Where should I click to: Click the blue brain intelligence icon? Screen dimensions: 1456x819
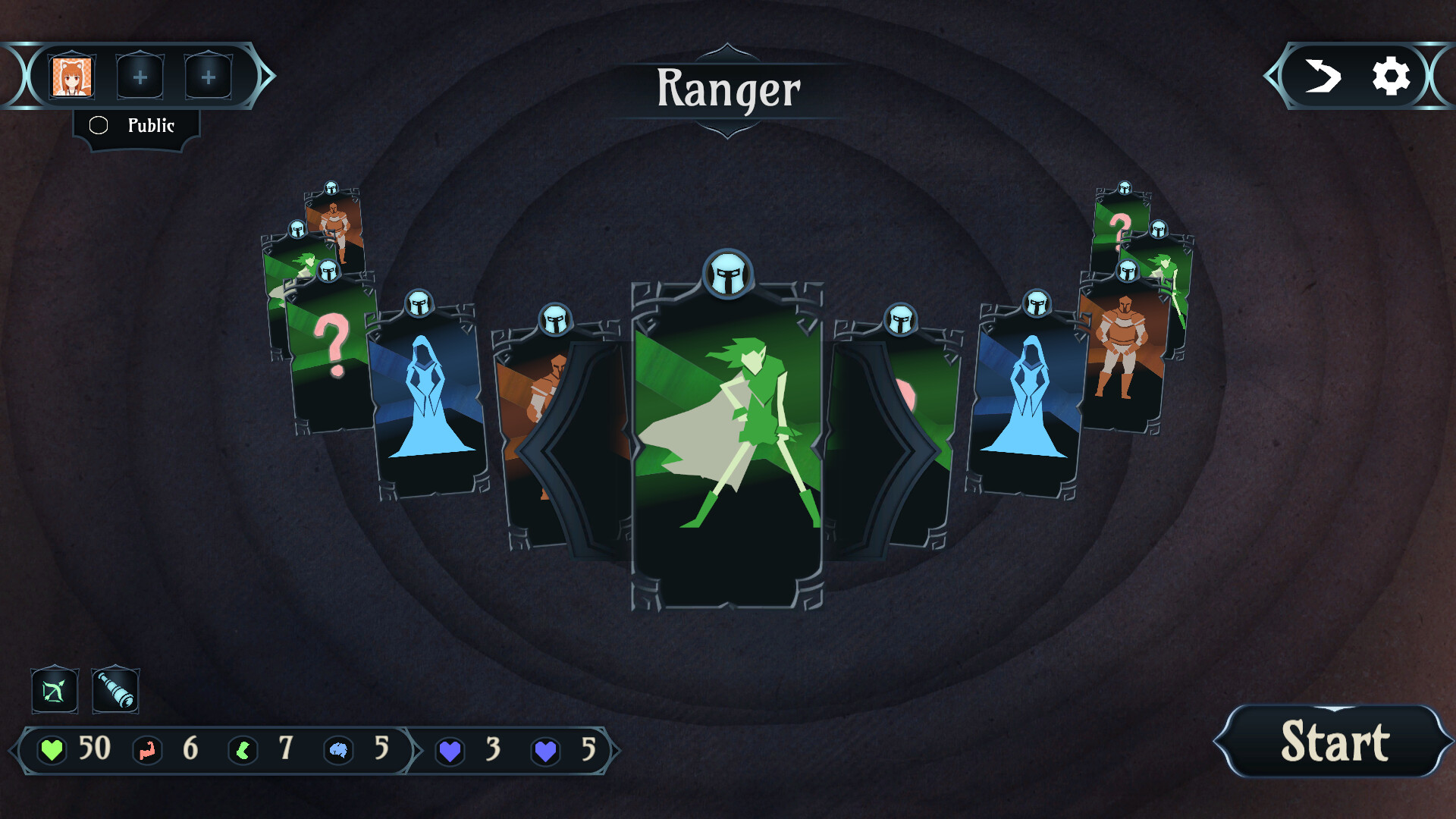pyautogui.click(x=339, y=751)
